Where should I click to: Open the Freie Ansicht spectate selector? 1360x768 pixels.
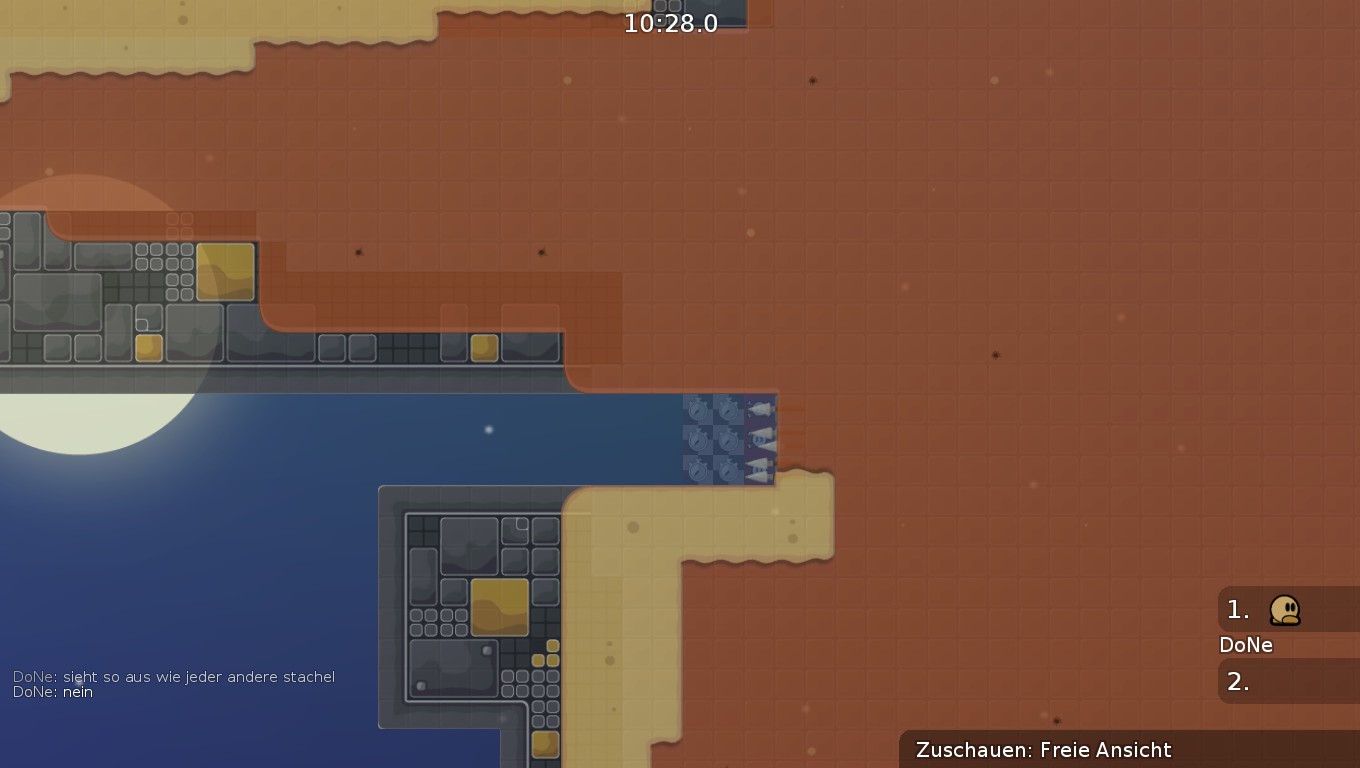pyautogui.click(x=1106, y=749)
